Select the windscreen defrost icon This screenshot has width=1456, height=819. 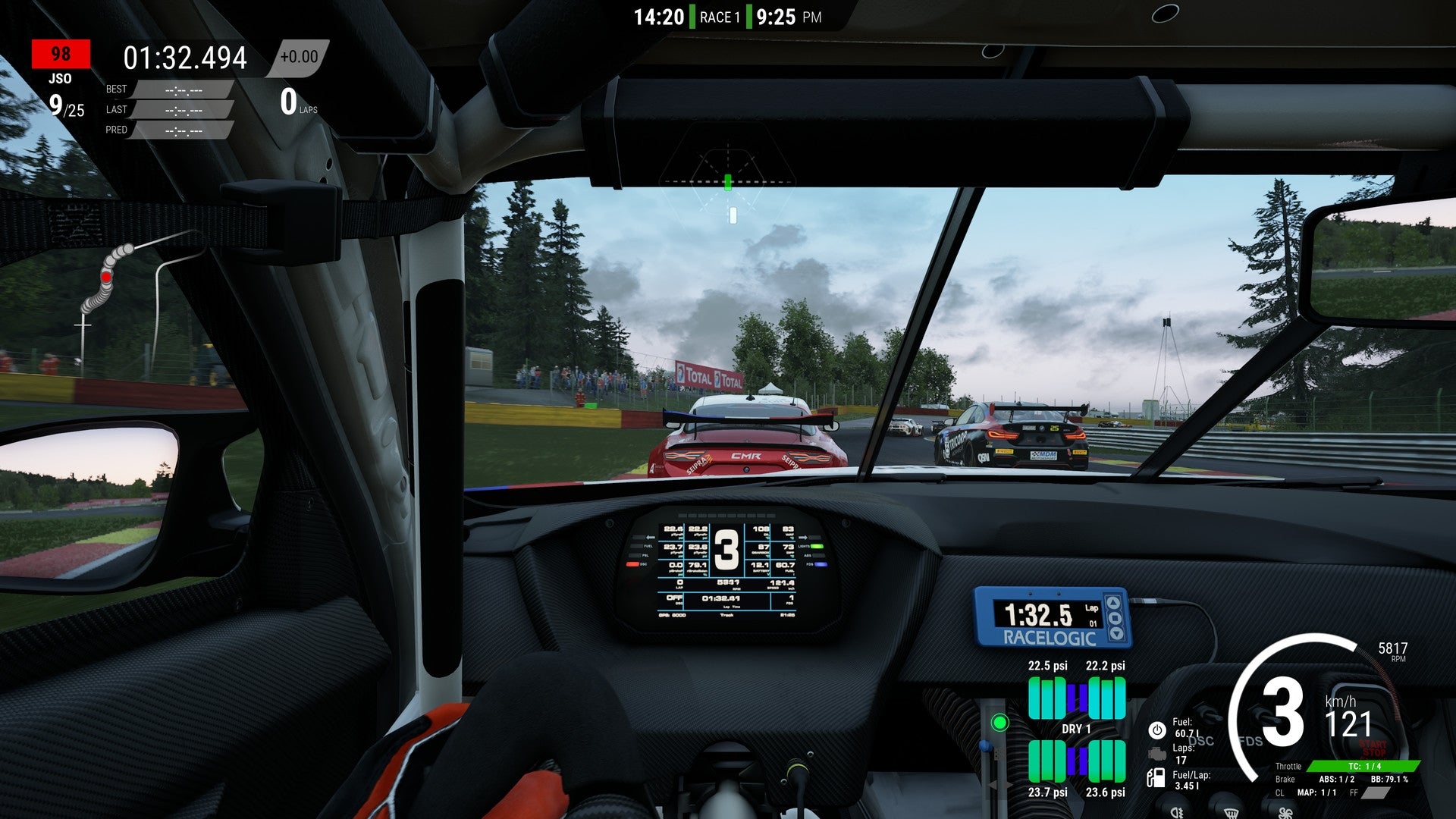(1233, 814)
